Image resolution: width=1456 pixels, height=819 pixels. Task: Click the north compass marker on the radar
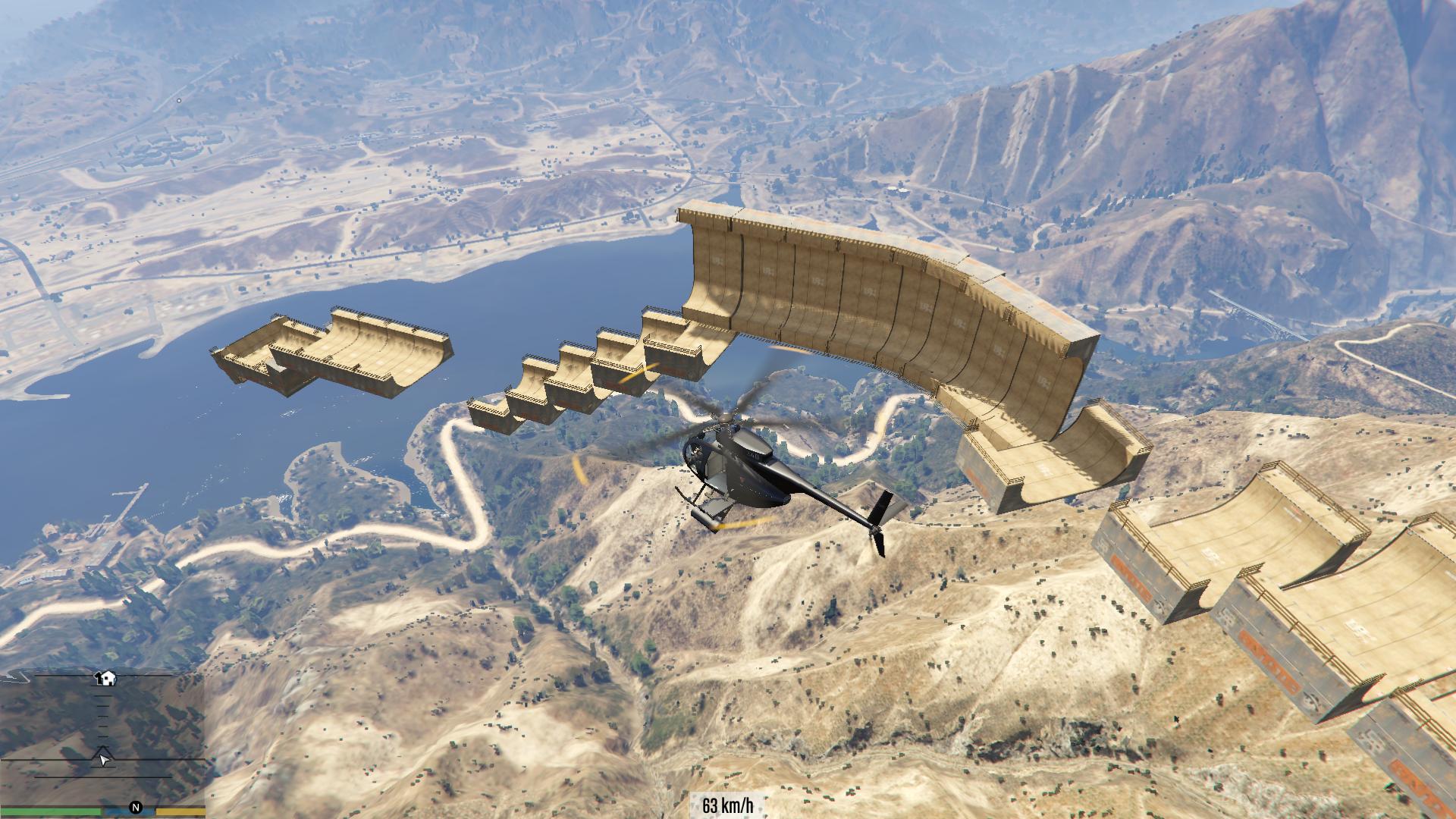pos(136,808)
